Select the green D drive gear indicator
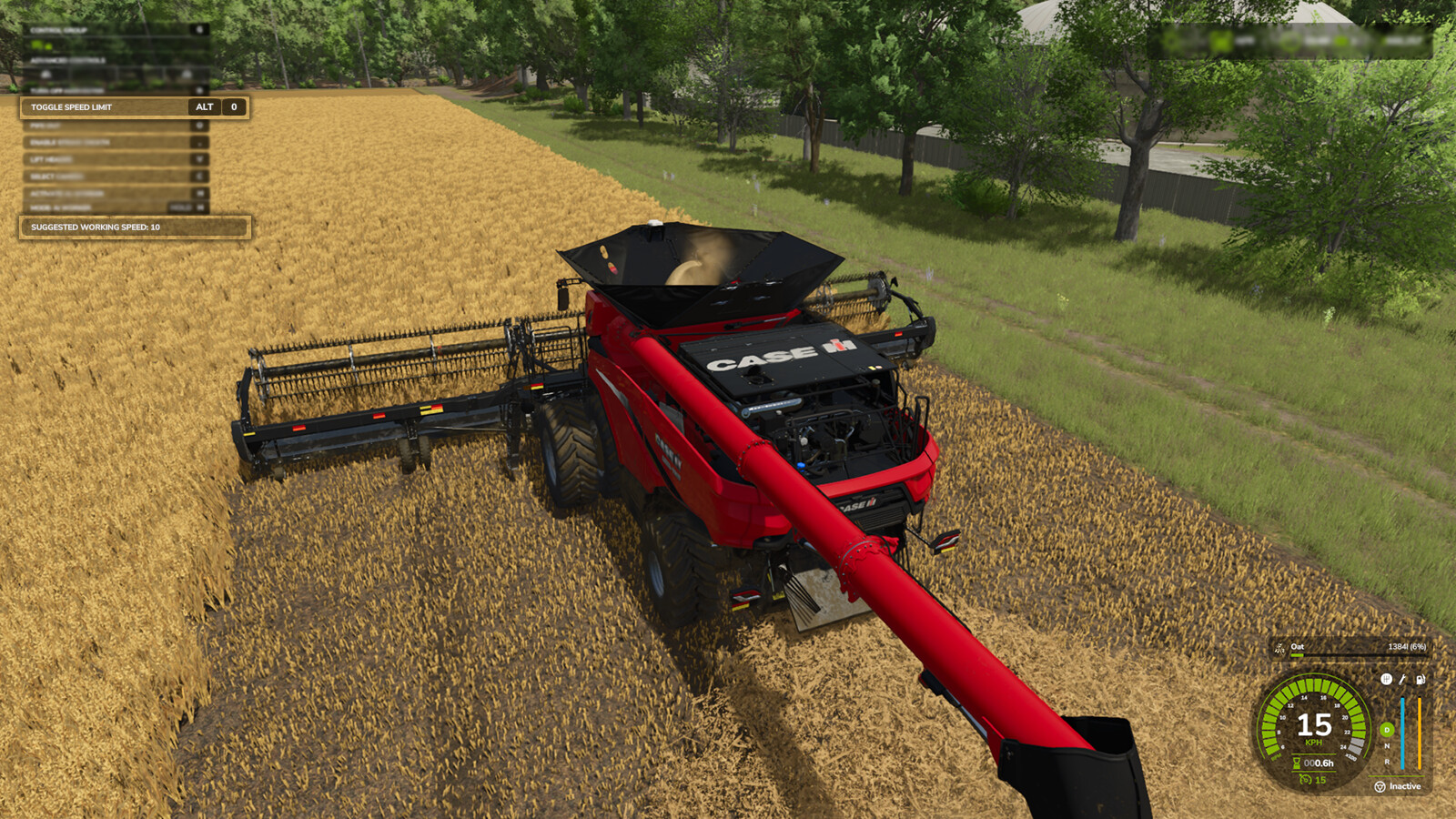Image resolution: width=1456 pixels, height=819 pixels. [x=1387, y=730]
